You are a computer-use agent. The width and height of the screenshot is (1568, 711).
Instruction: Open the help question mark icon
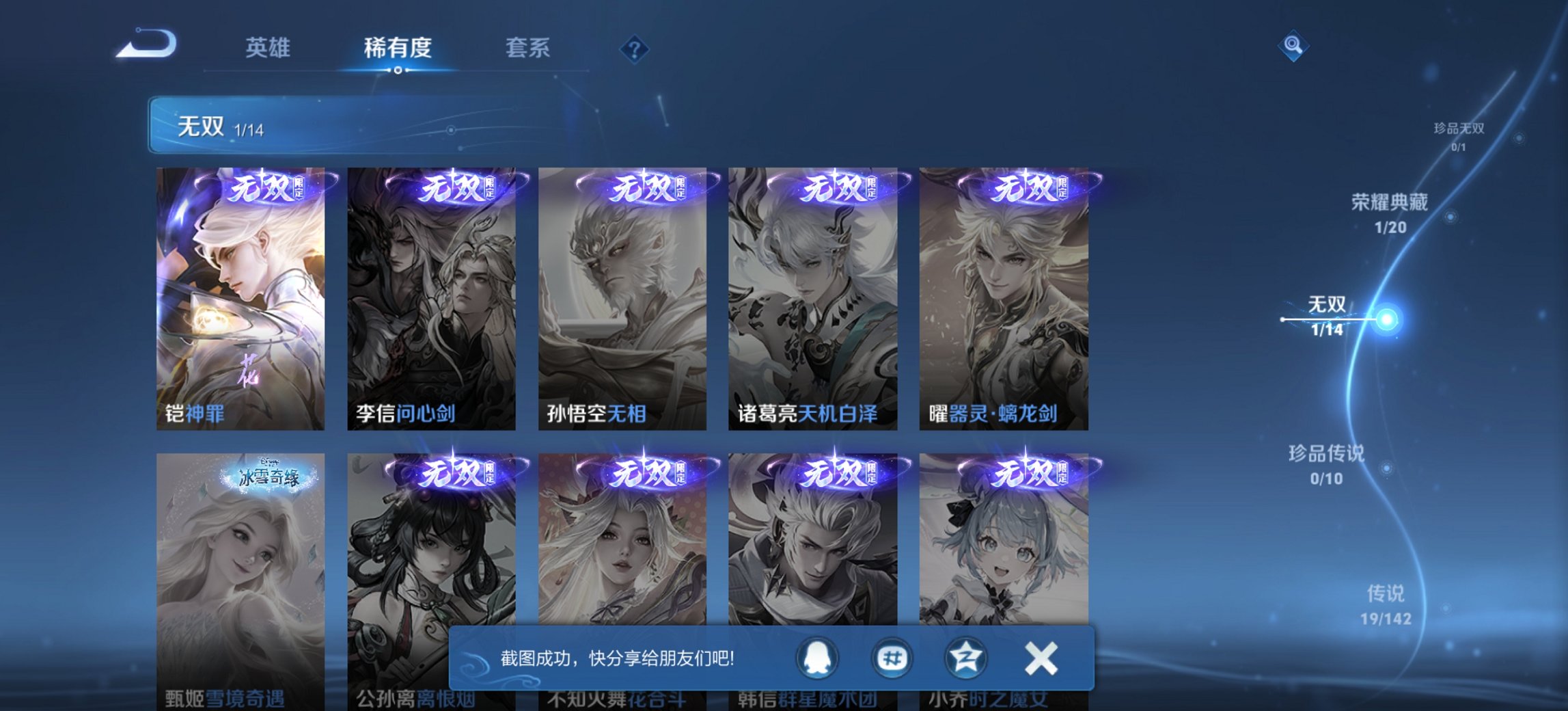click(635, 49)
